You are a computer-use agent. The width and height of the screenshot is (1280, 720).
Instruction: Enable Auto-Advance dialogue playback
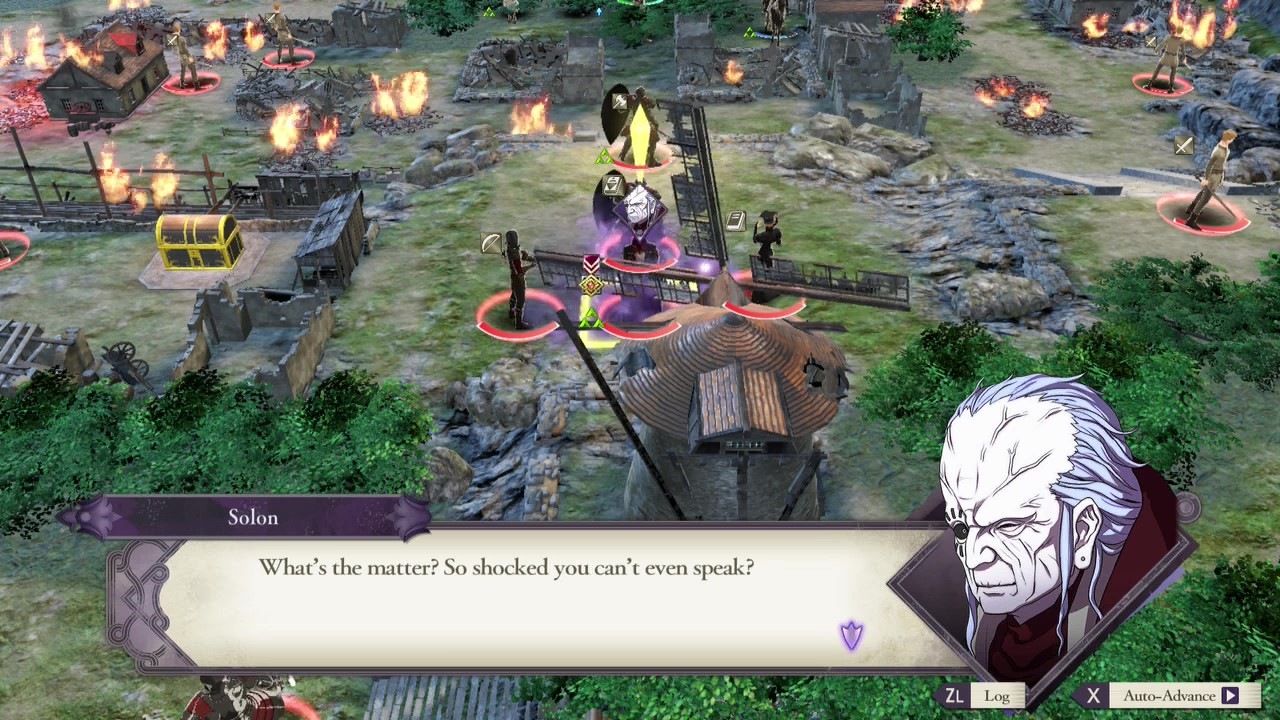click(x=1168, y=695)
